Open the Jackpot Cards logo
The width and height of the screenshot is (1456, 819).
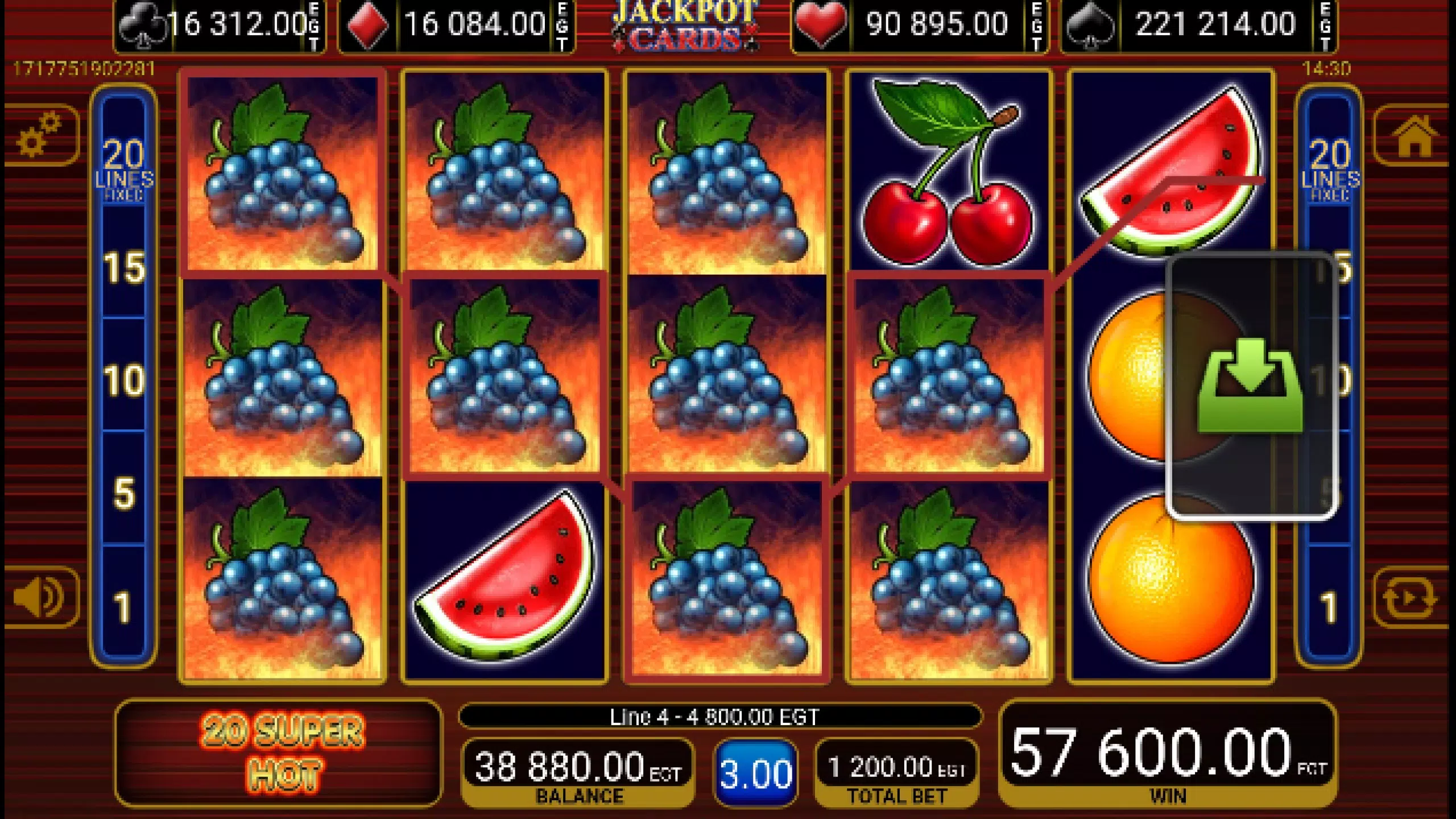685,26
